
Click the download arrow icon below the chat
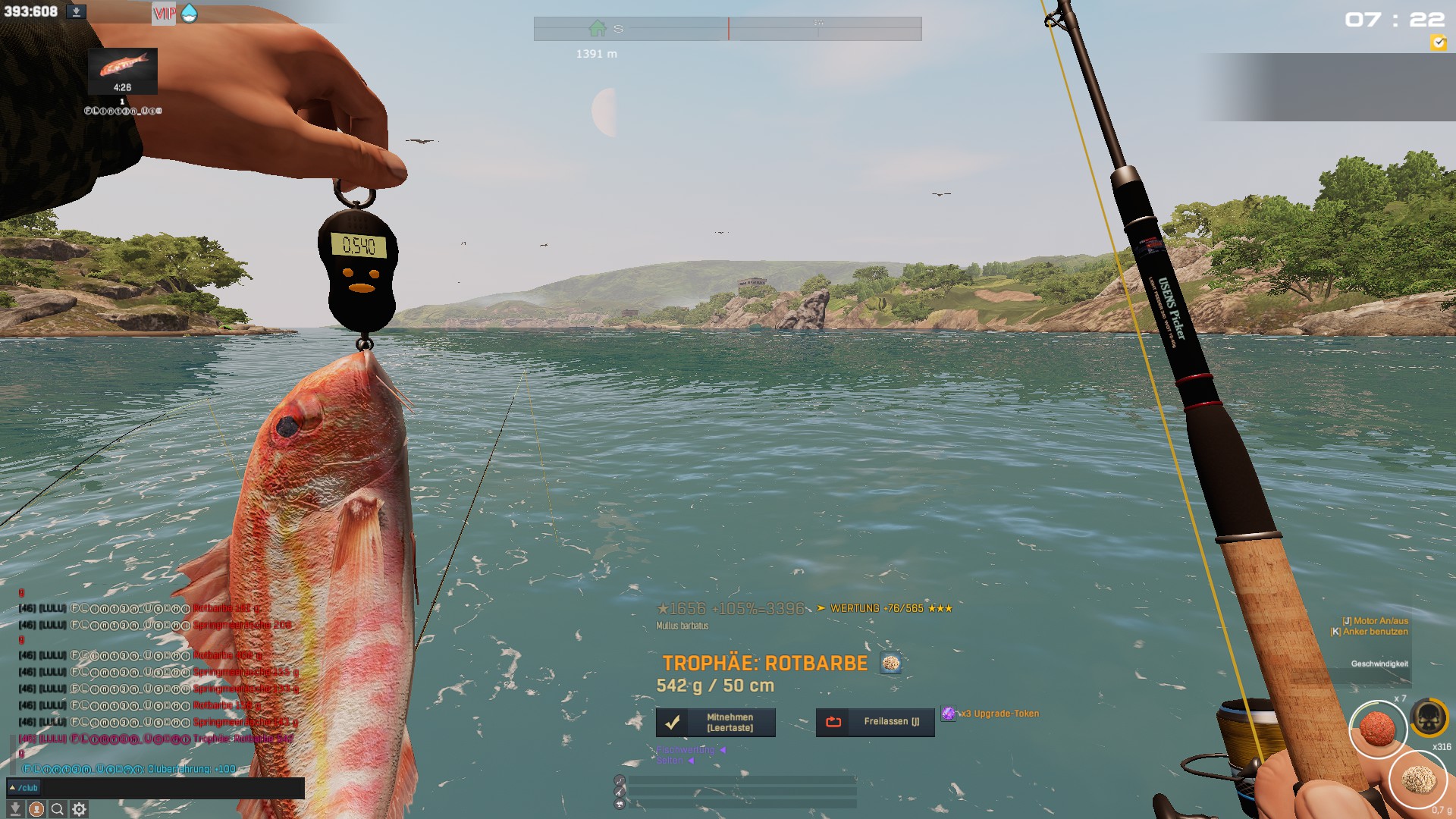pyautogui.click(x=14, y=809)
